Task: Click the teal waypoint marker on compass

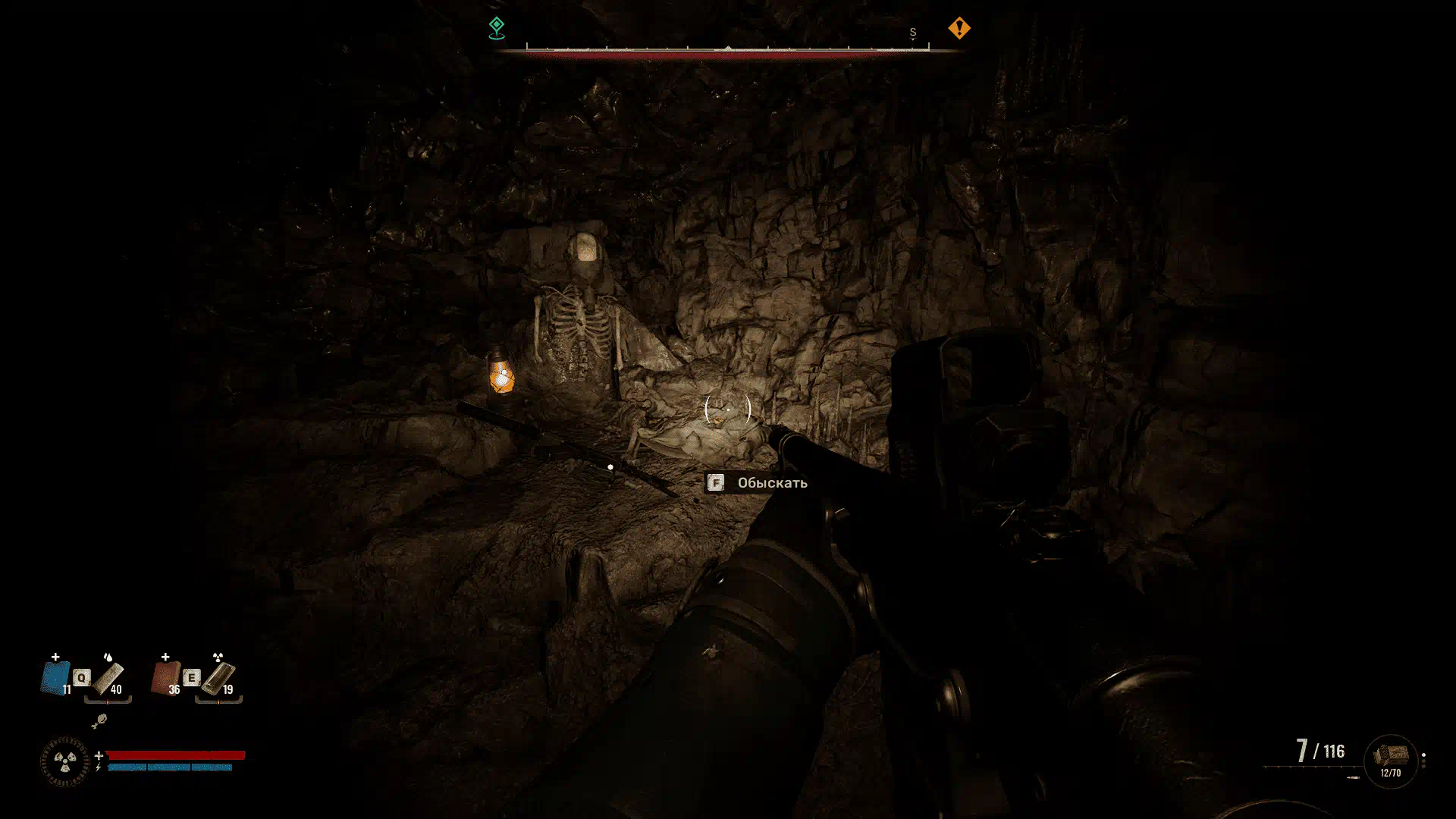Action: (497, 28)
